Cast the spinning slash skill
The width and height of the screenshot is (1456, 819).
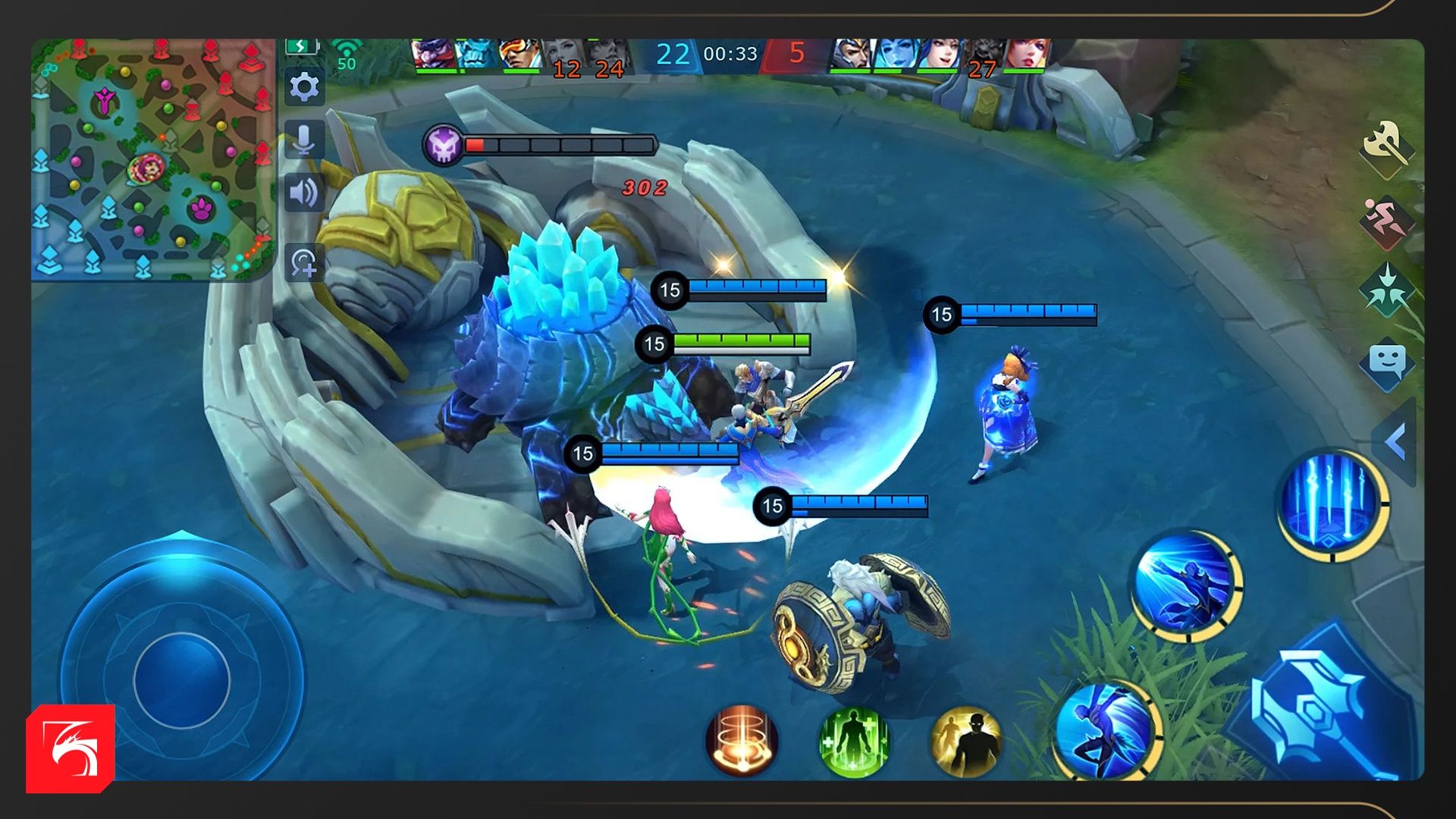[x=1108, y=730]
